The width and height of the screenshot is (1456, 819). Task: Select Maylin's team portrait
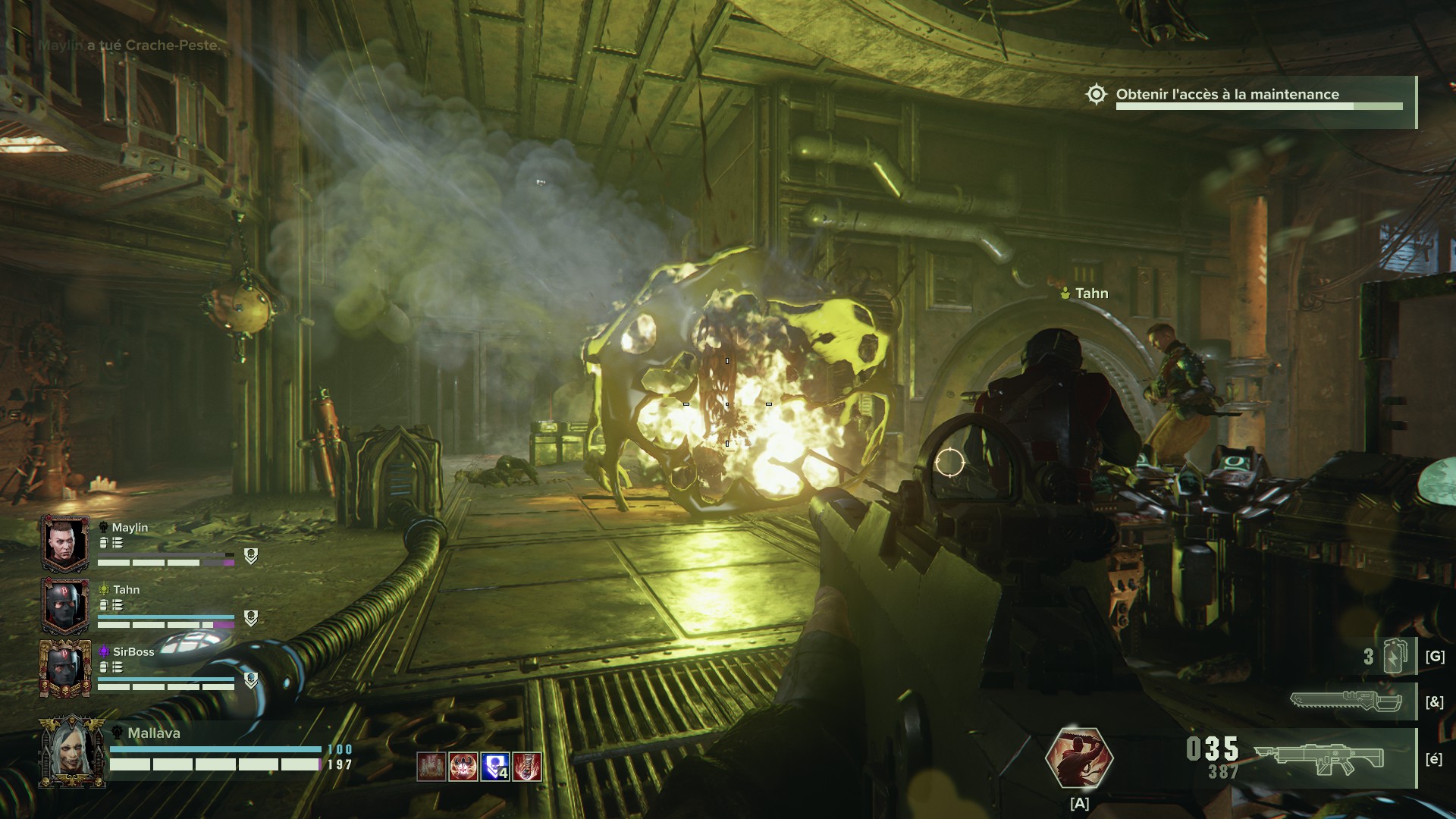(65, 543)
